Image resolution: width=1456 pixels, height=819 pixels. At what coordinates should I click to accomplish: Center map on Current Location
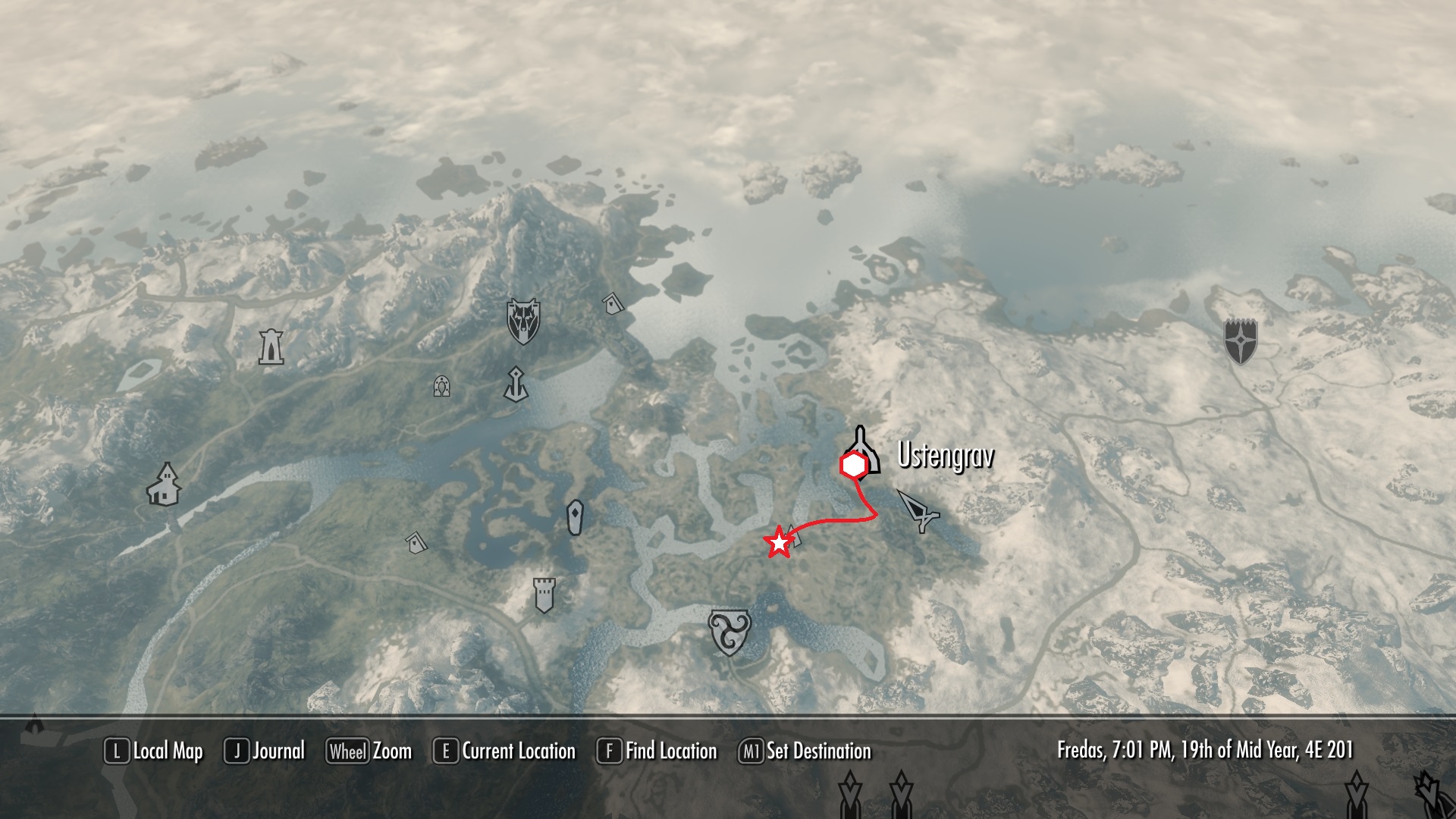point(505,752)
